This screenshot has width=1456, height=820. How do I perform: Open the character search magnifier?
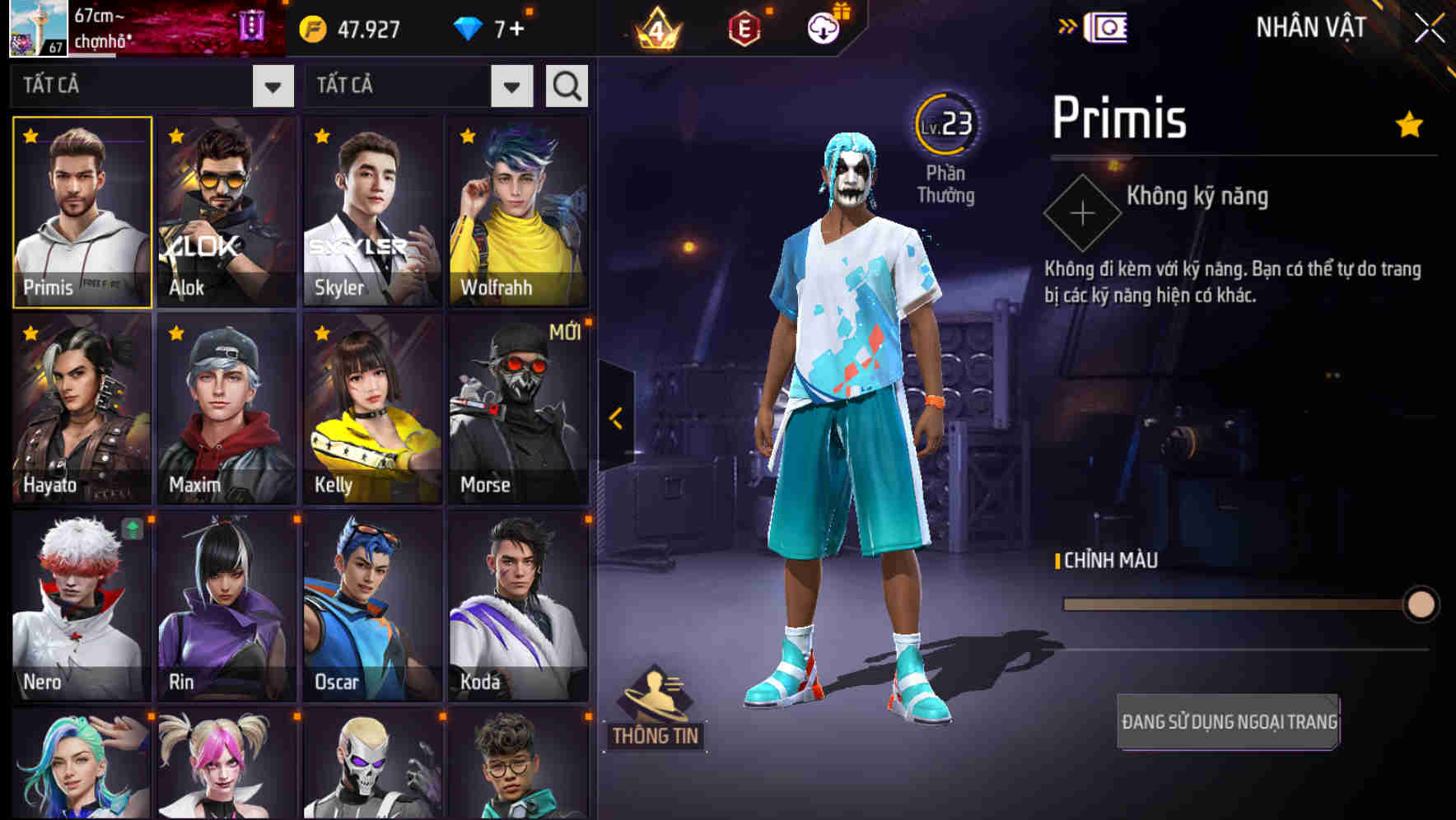tap(566, 85)
